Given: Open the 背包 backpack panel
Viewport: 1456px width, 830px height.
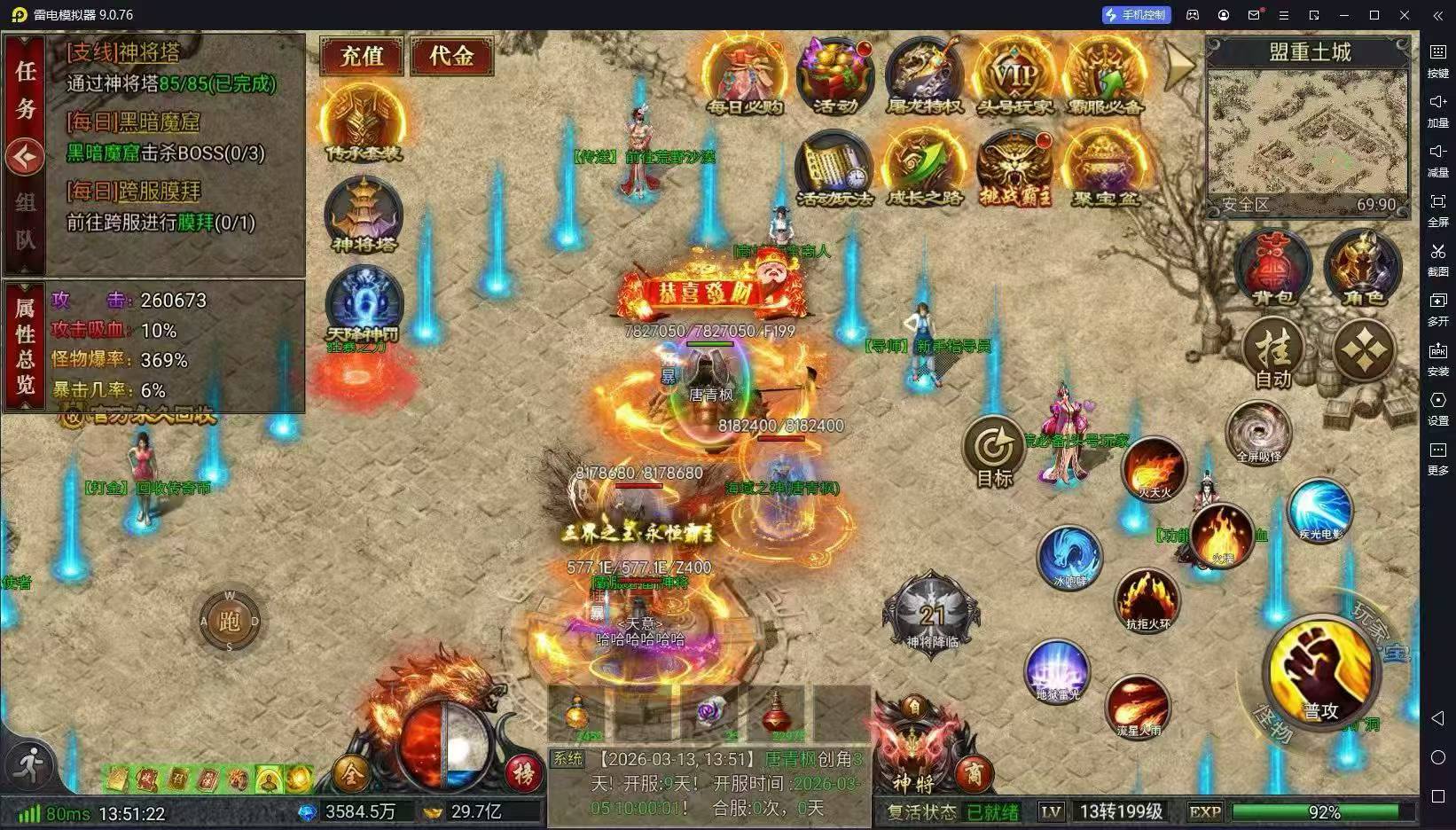Looking at the screenshot, I should (x=1272, y=269).
